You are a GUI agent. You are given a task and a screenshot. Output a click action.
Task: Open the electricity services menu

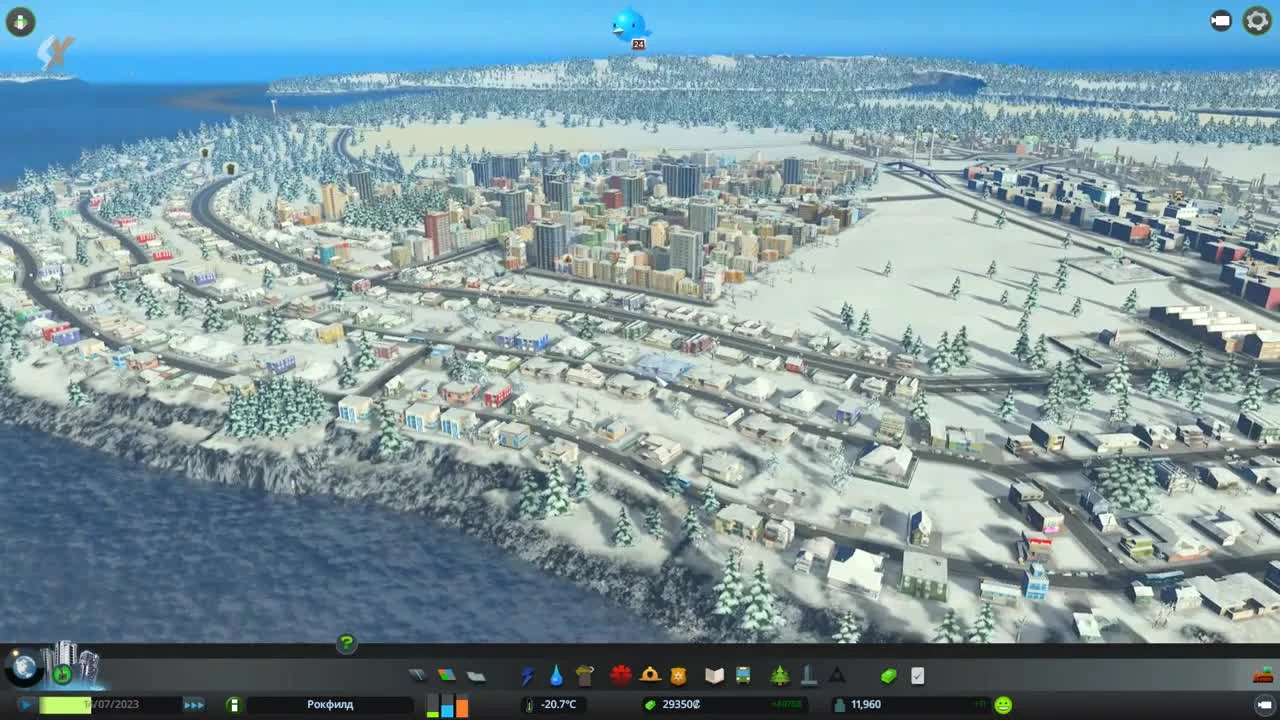click(x=526, y=676)
